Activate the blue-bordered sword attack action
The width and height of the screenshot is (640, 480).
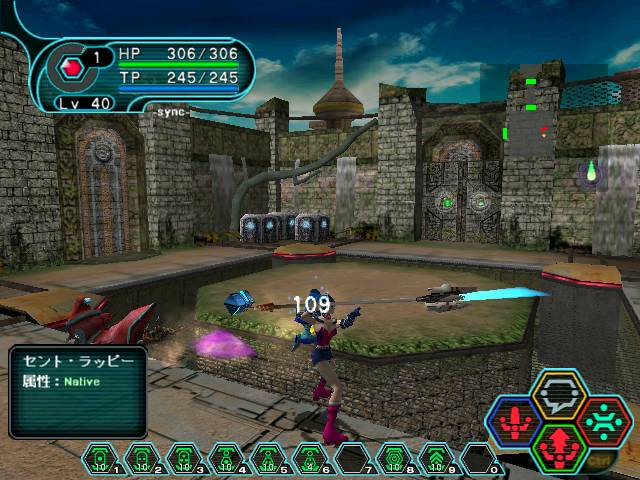(514, 420)
